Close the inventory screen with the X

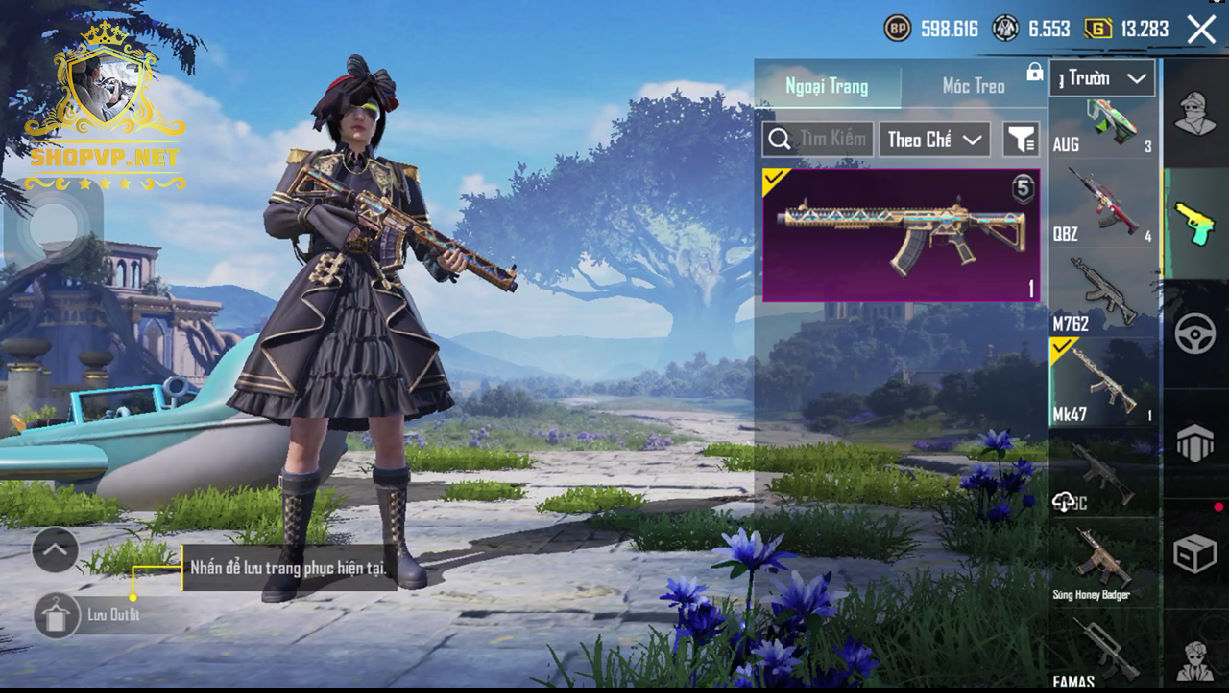(x=1201, y=29)
